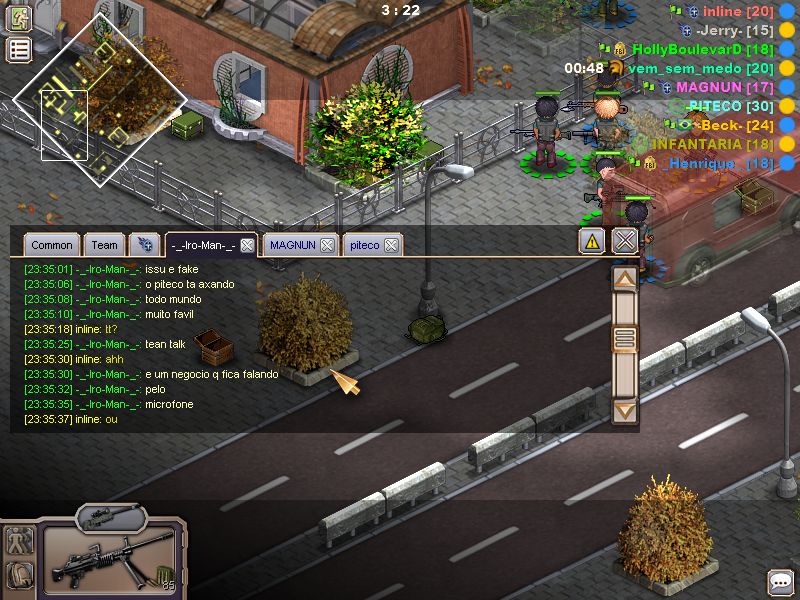Open the list menu button
Image resolution: width=800 pixels, height=600 pixels.
pyautogui.click(x=19, y=50)
